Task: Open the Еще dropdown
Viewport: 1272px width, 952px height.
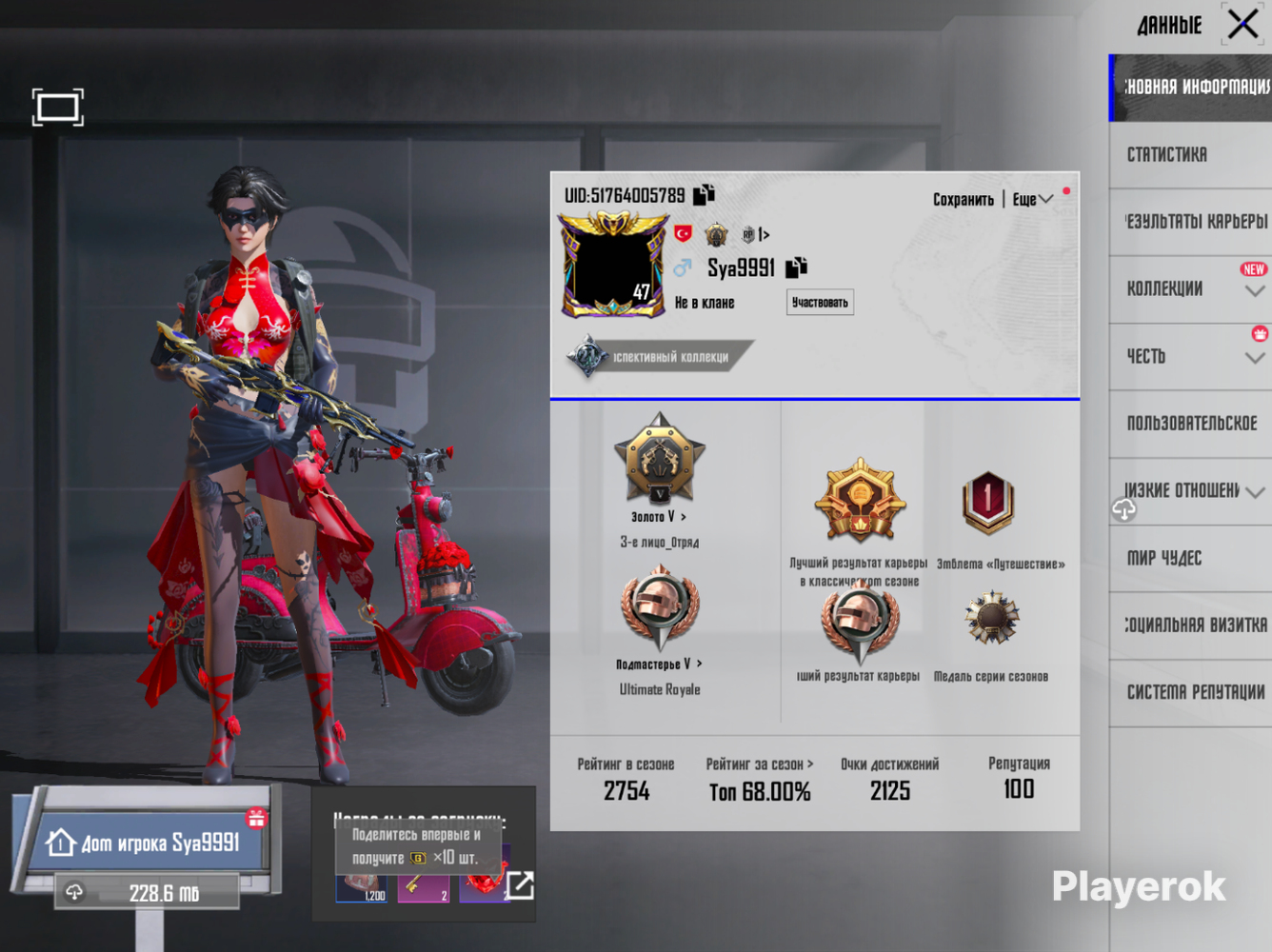Action: coord(1032,199)
